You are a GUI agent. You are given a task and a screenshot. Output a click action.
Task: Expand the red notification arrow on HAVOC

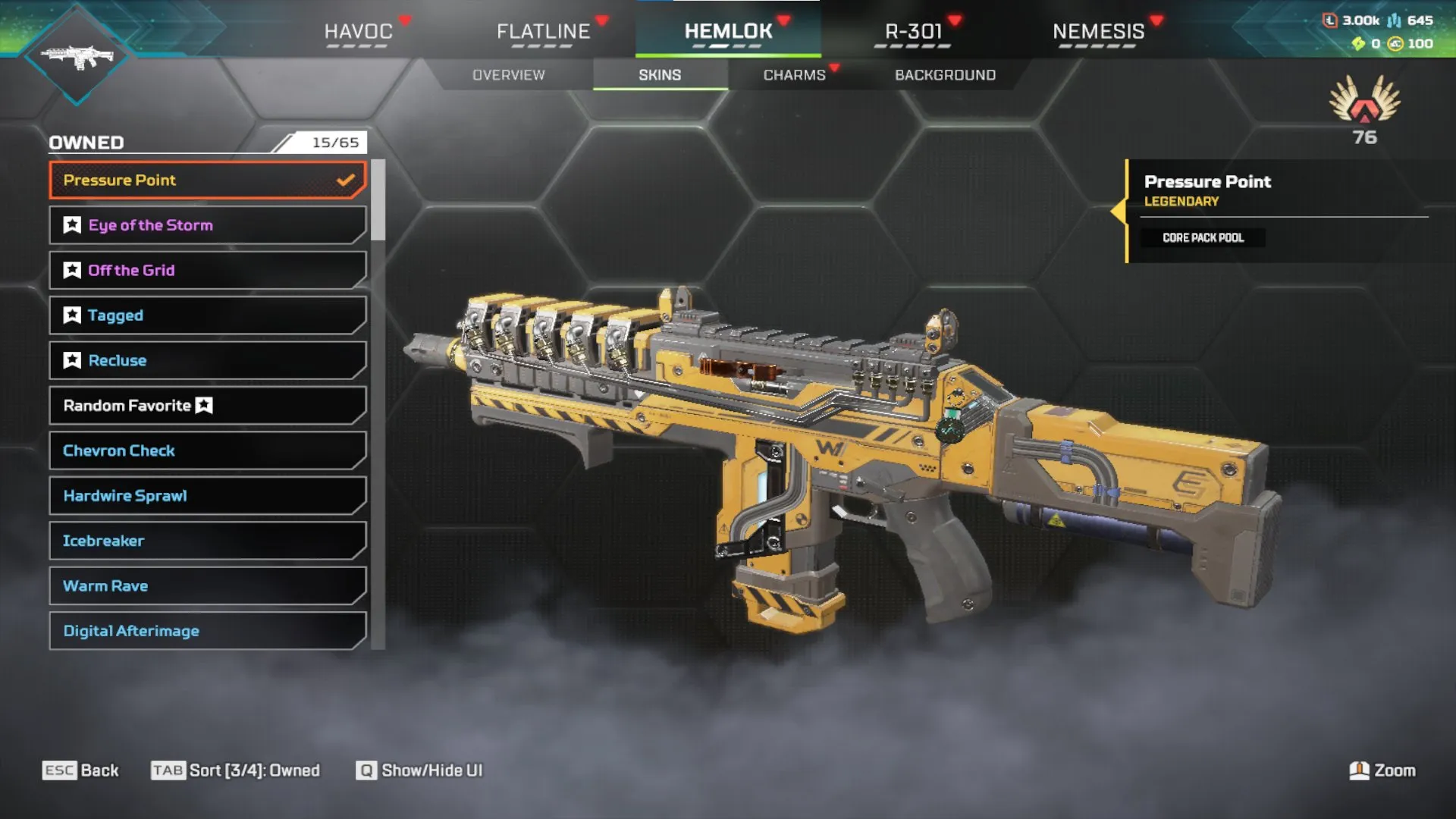406,20
